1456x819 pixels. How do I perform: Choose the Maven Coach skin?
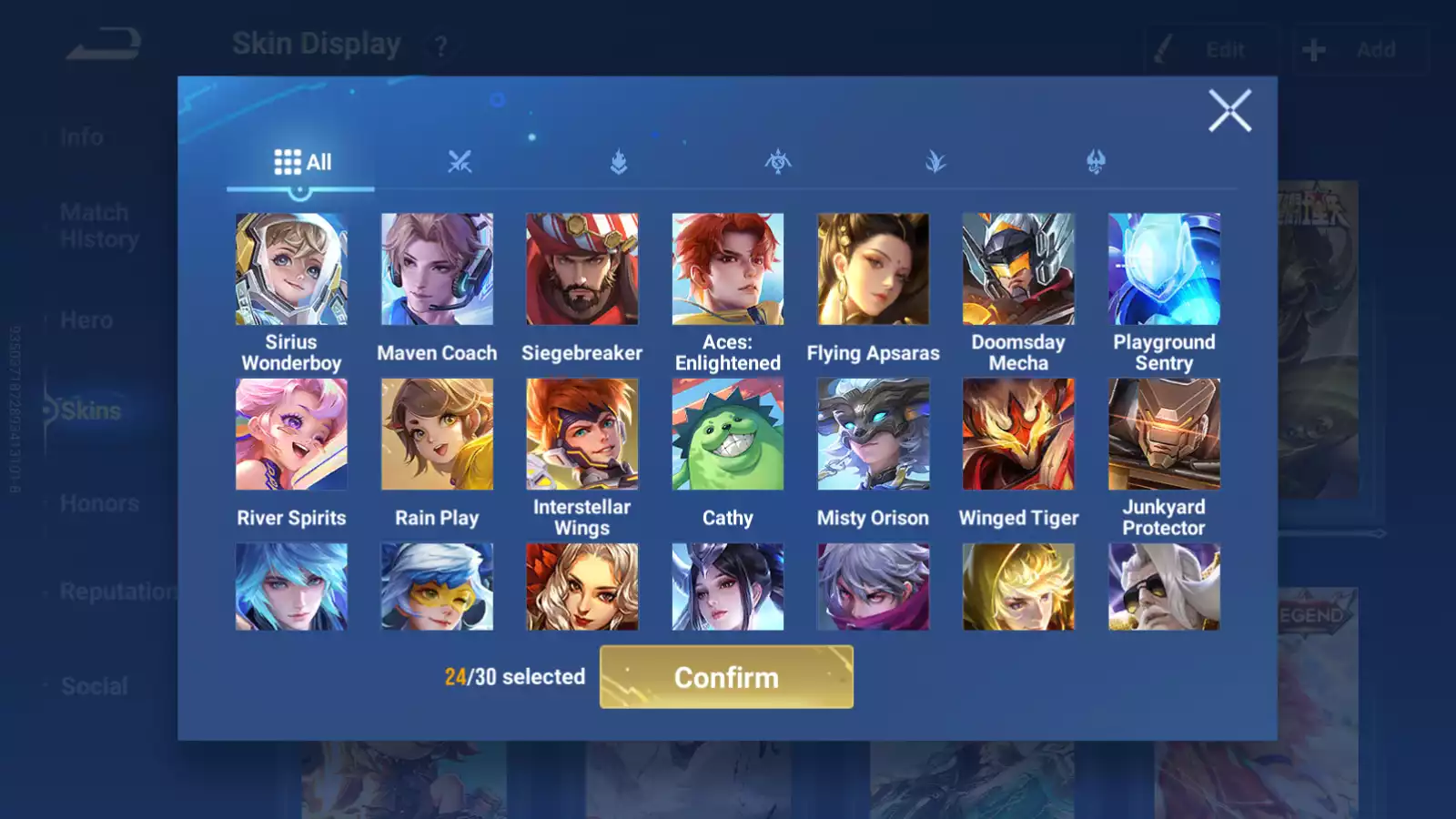[x=437, y=269]
